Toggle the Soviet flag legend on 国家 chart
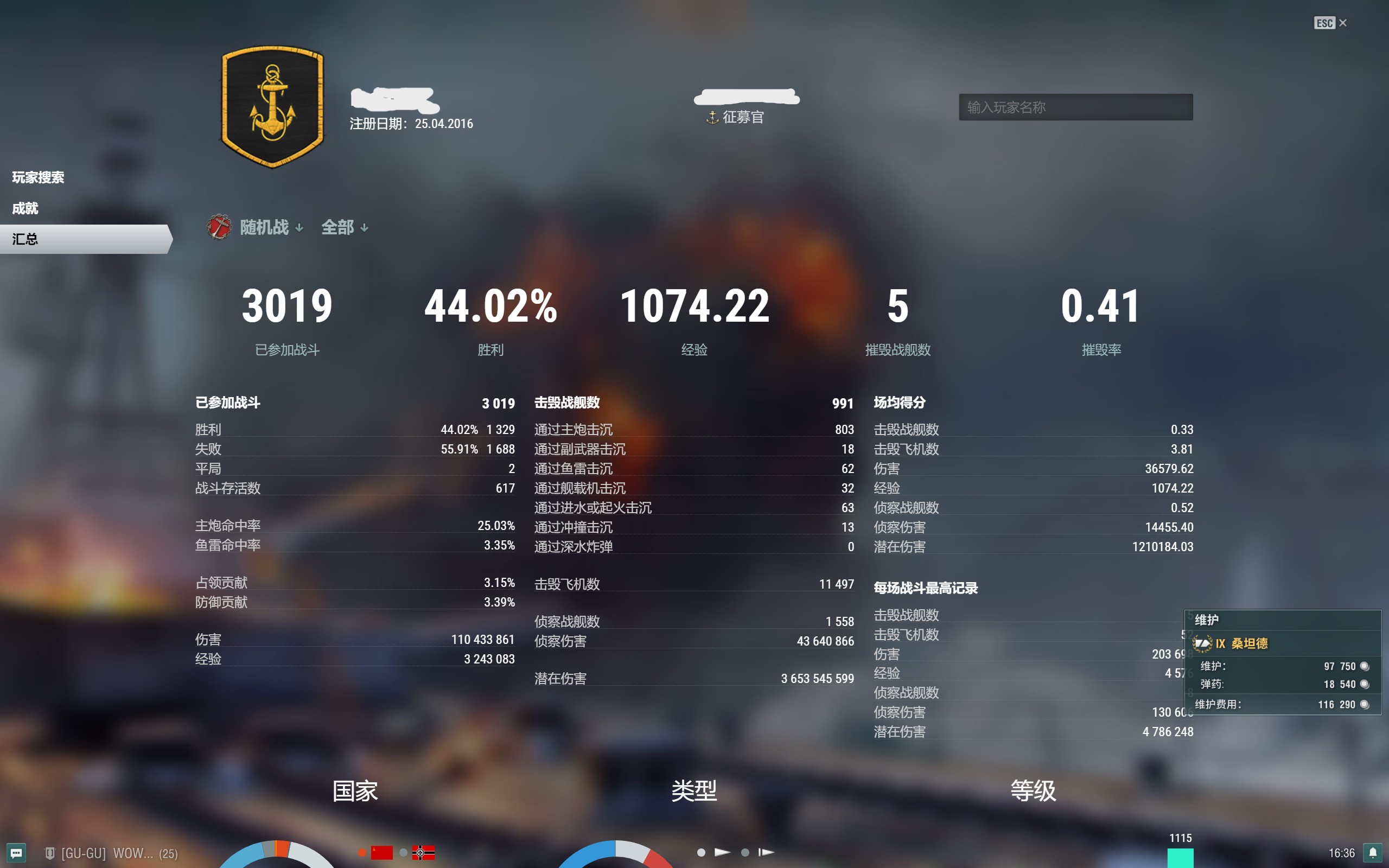This screenshot has height=868, width=1389. pyautogui.click(x=380, y=852)
